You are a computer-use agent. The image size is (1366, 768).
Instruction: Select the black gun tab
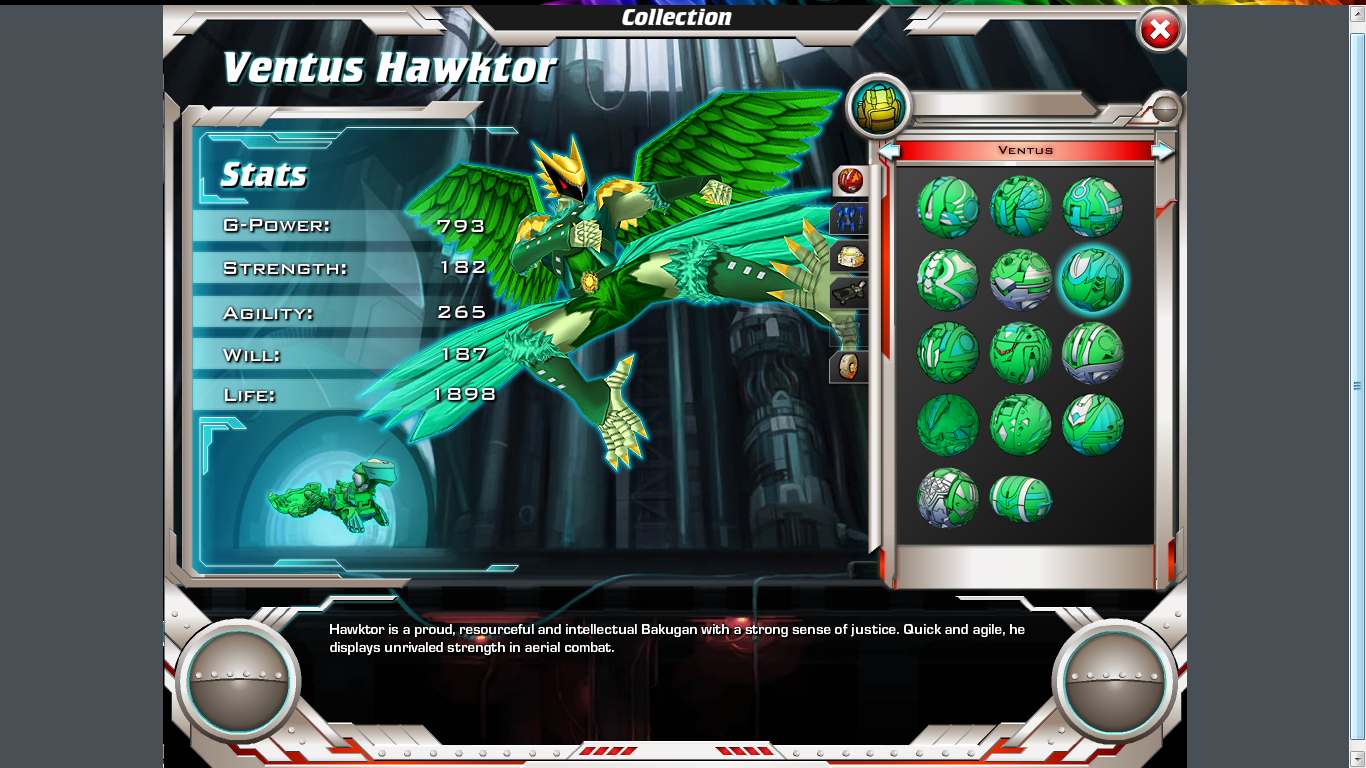point(848,293)
